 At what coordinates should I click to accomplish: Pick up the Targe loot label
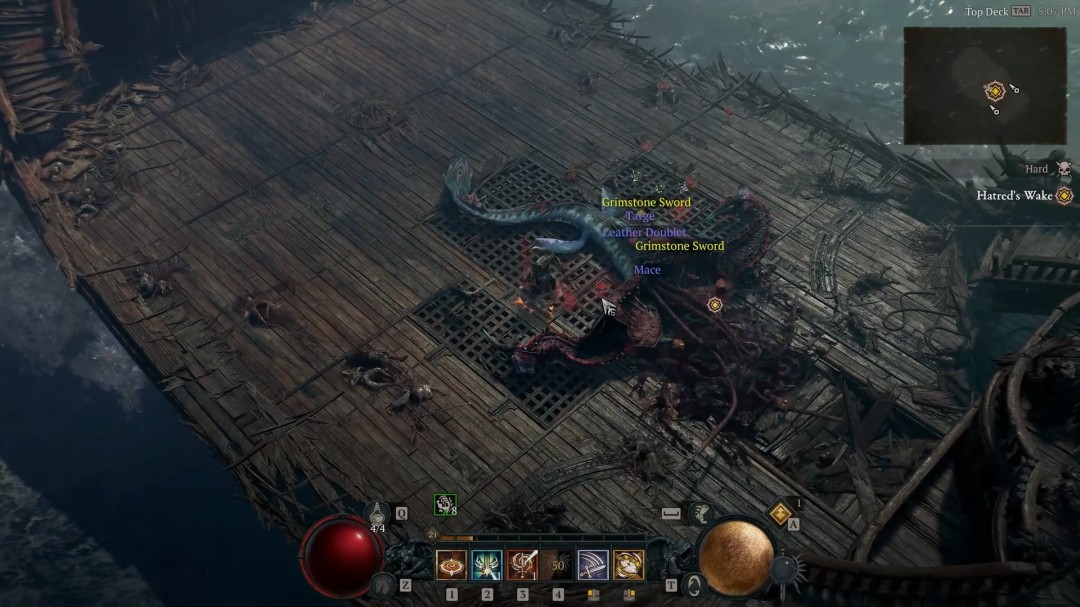640,217
